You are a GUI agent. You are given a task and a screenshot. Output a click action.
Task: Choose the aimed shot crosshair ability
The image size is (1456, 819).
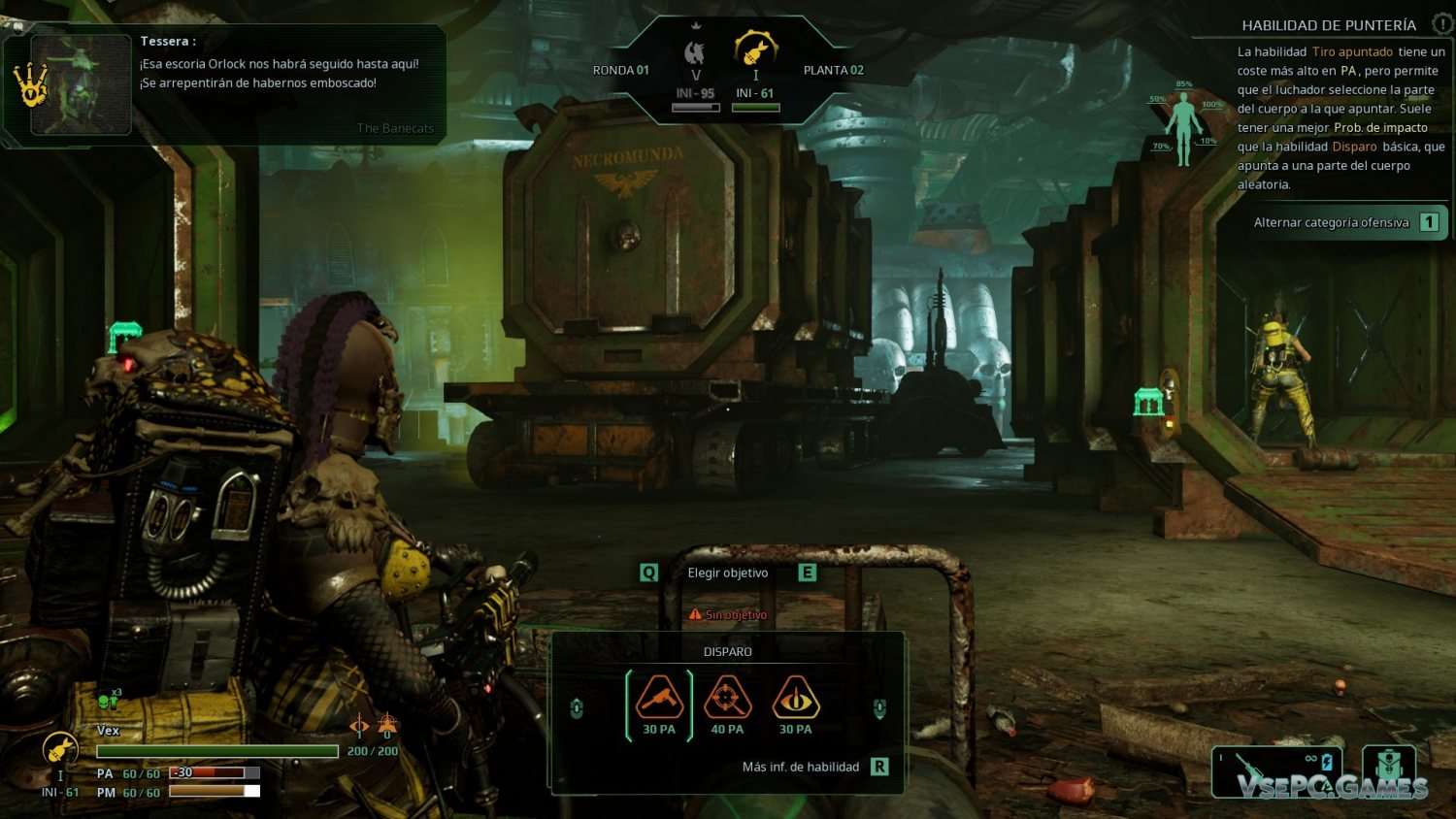pyautogui.click(x=727, y=699)
